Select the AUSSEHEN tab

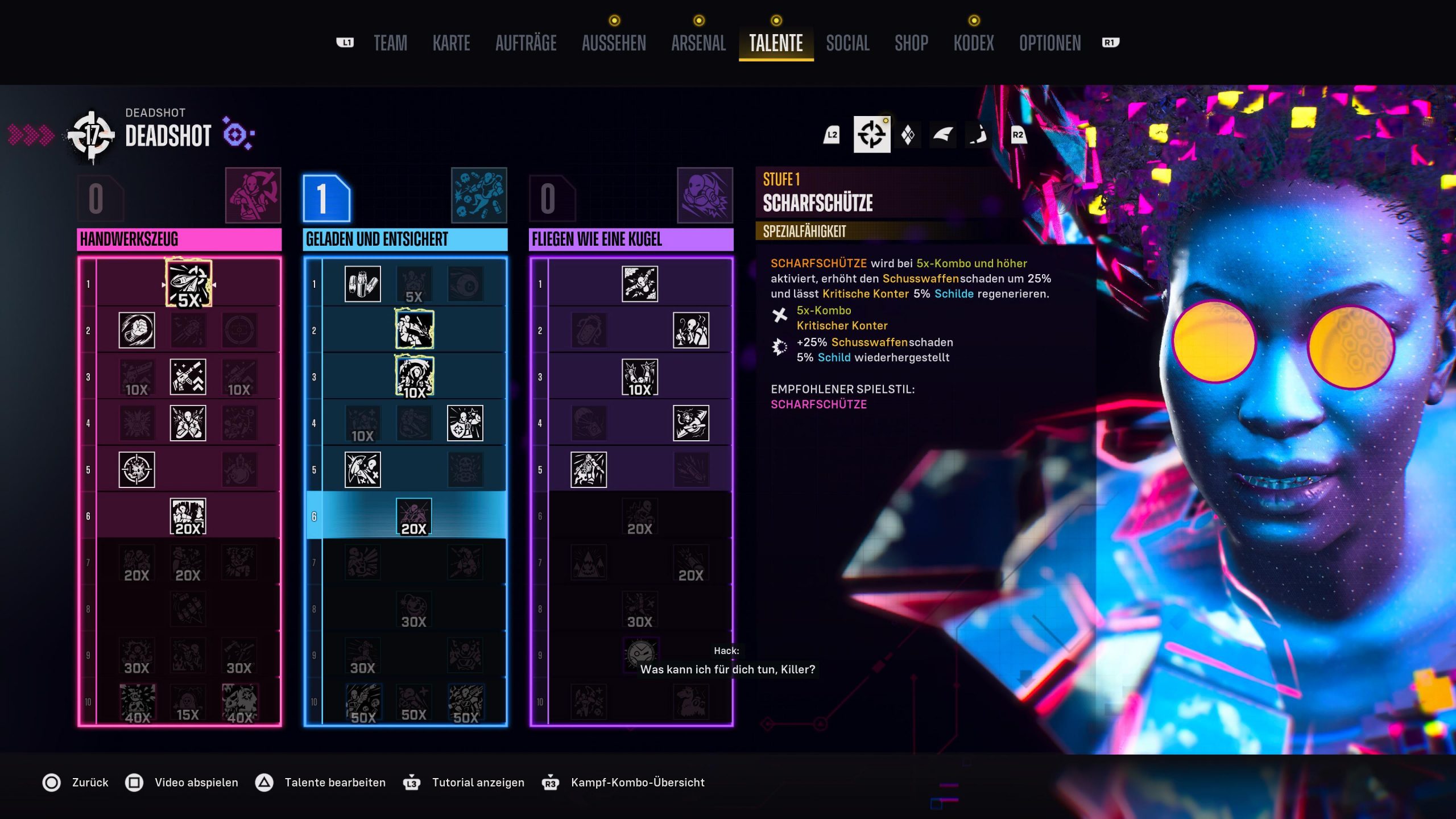(614, 43)
